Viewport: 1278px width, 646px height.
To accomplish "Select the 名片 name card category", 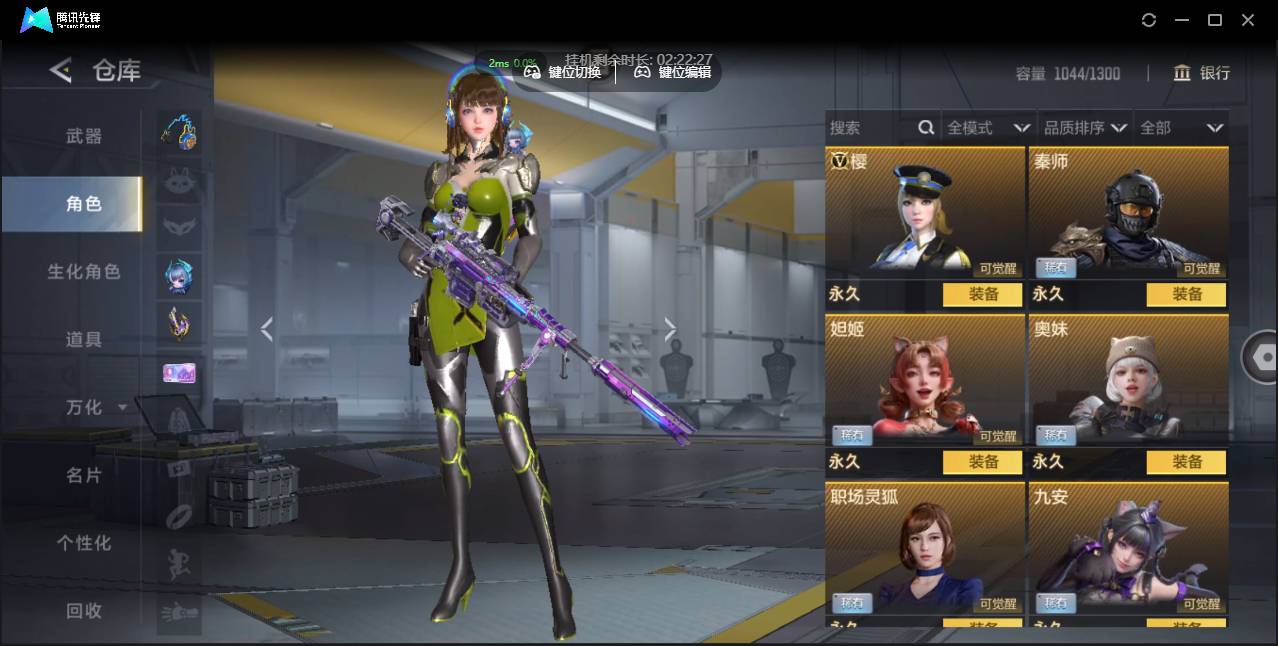I will 84,475.
